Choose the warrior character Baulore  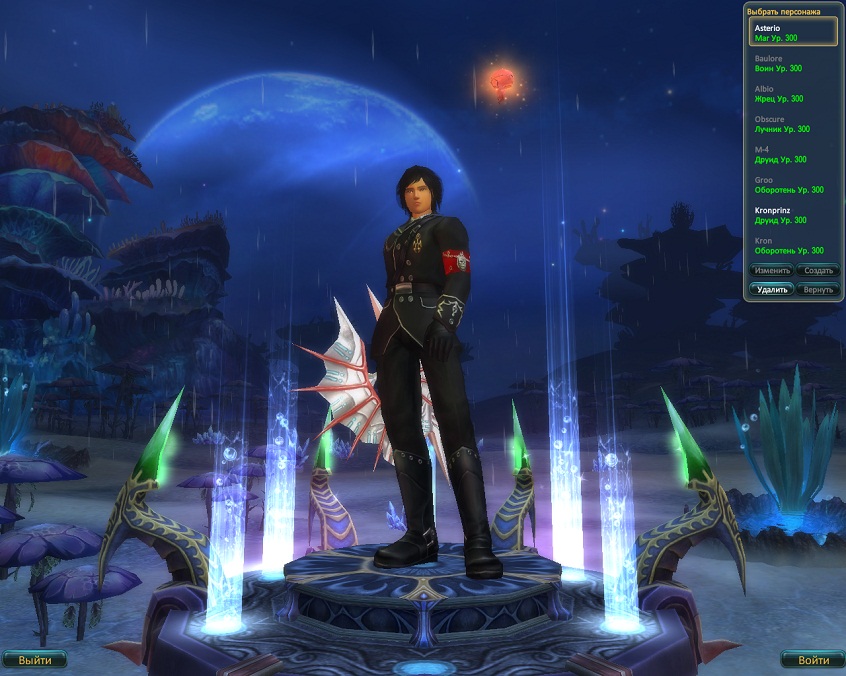[x=793, y=63]
